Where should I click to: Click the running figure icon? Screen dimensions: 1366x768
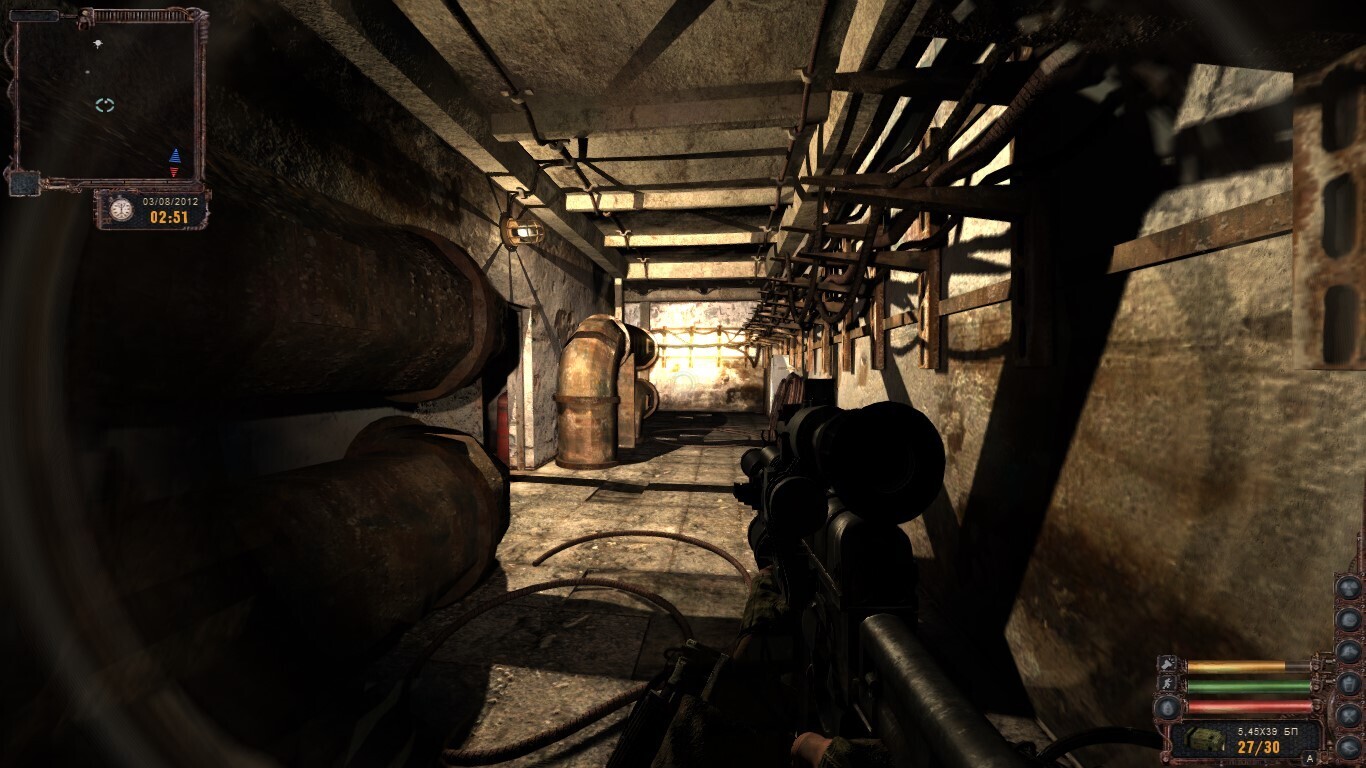click(1167, 684)
